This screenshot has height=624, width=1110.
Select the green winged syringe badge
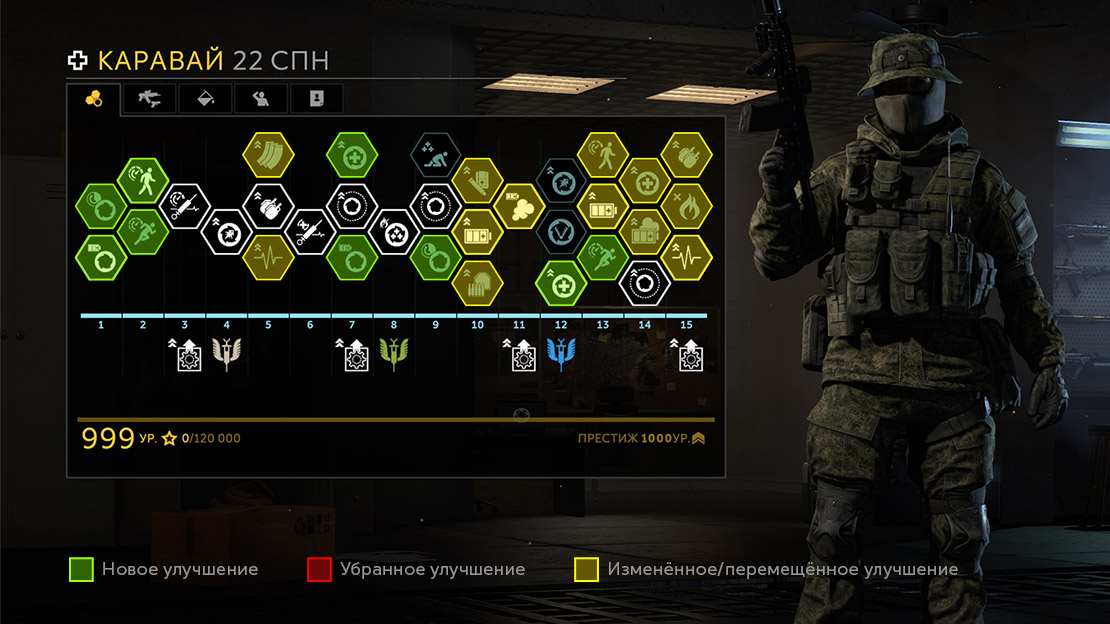[x=393, y=354]
